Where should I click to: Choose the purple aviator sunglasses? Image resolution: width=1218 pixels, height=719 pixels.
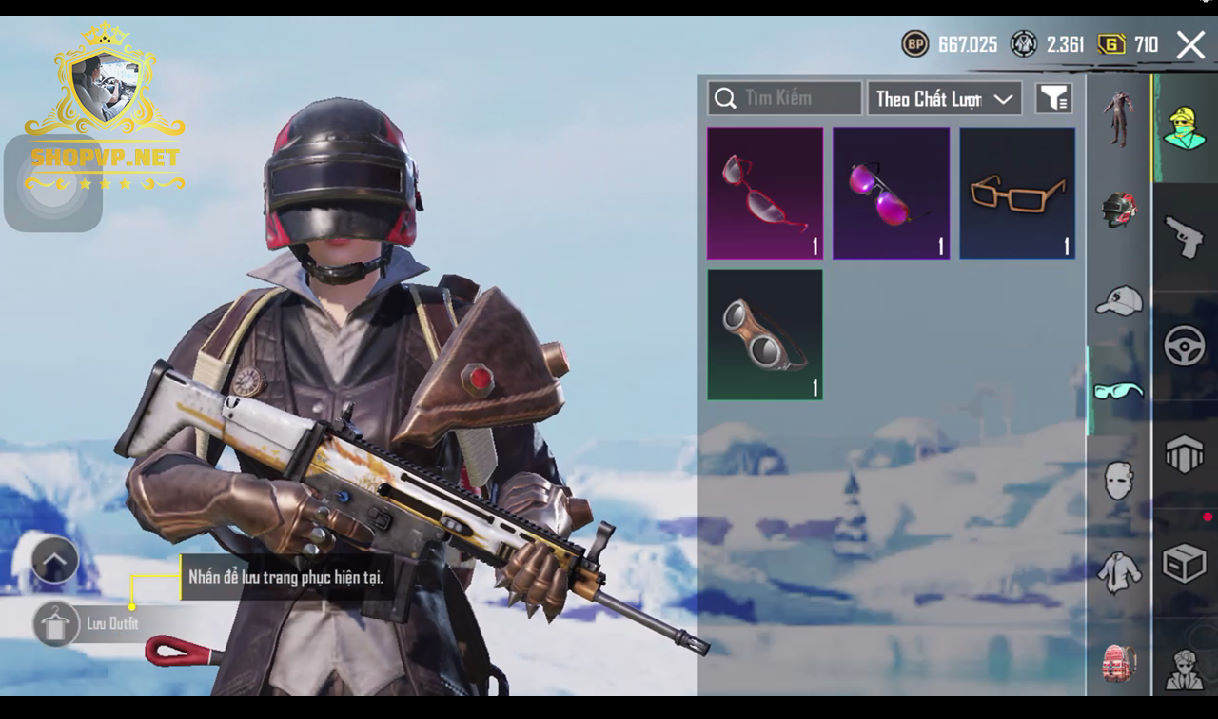point(891,193)
